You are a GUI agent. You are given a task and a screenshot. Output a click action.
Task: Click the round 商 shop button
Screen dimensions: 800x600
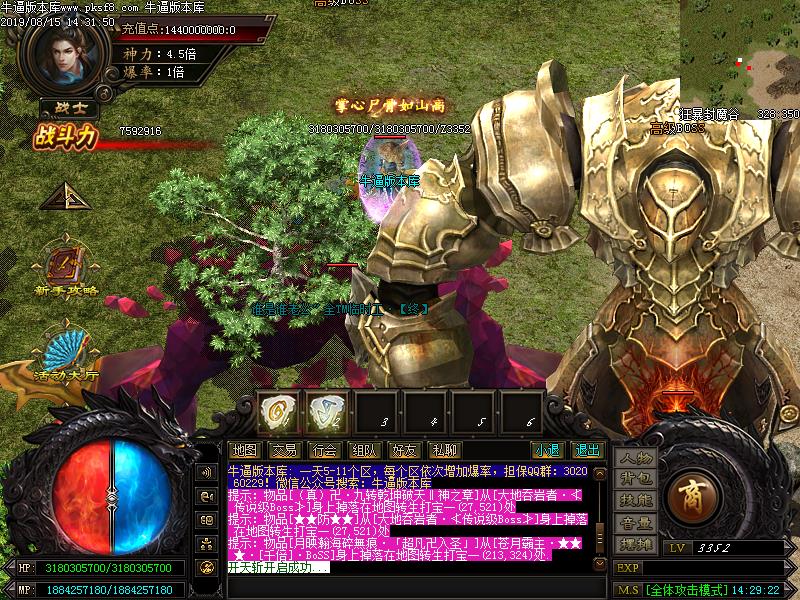(x=690, y=492)
